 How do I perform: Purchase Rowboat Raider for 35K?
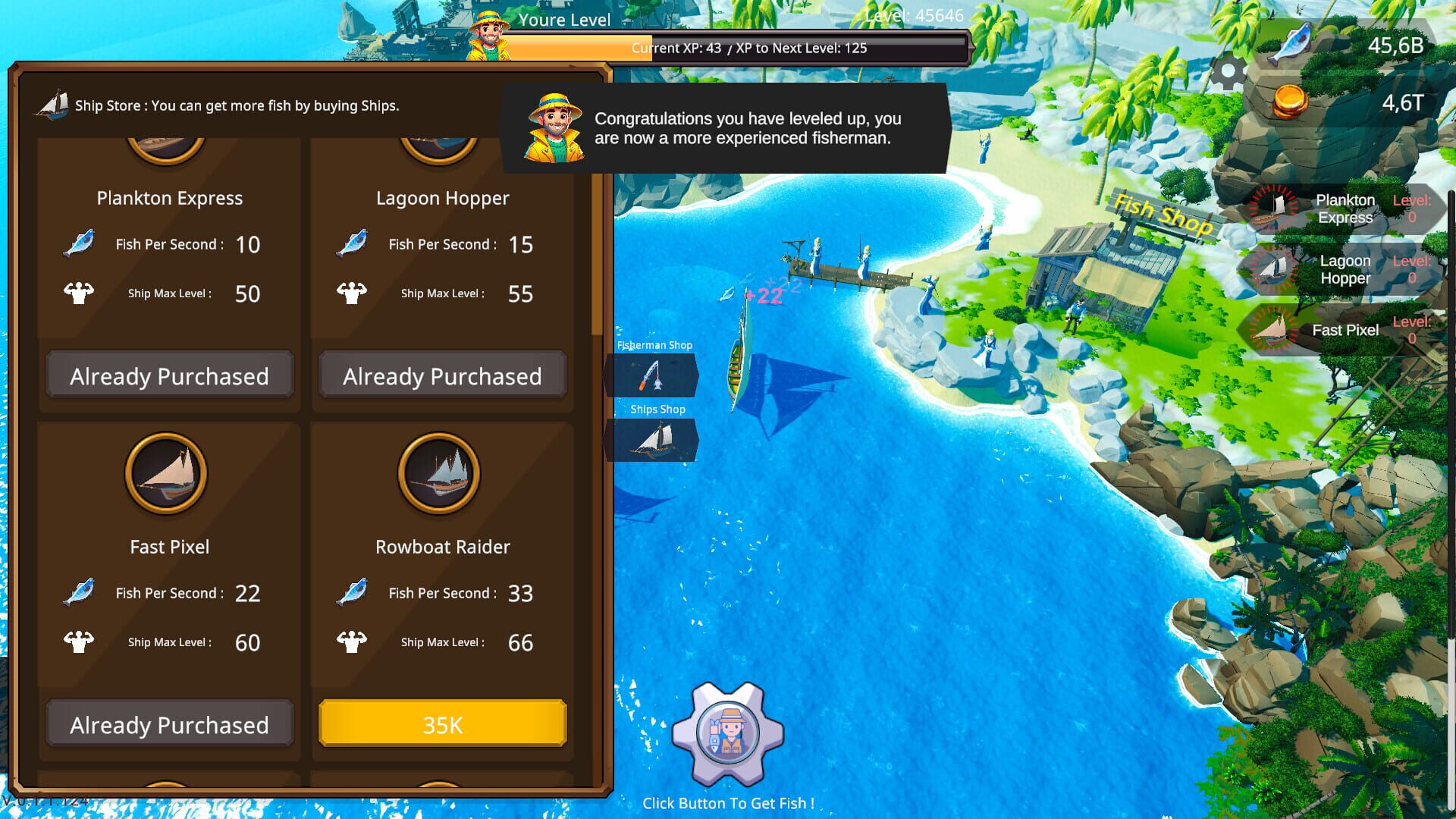click(x=442, y=723)
